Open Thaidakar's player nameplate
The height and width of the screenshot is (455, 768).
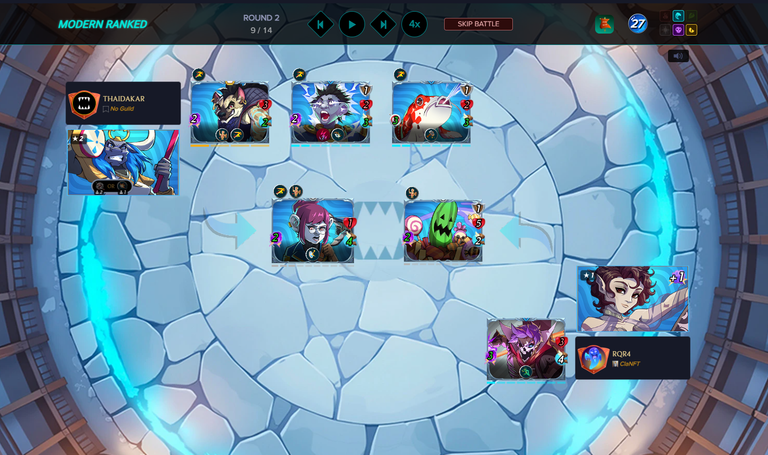[x=123, y=103]
